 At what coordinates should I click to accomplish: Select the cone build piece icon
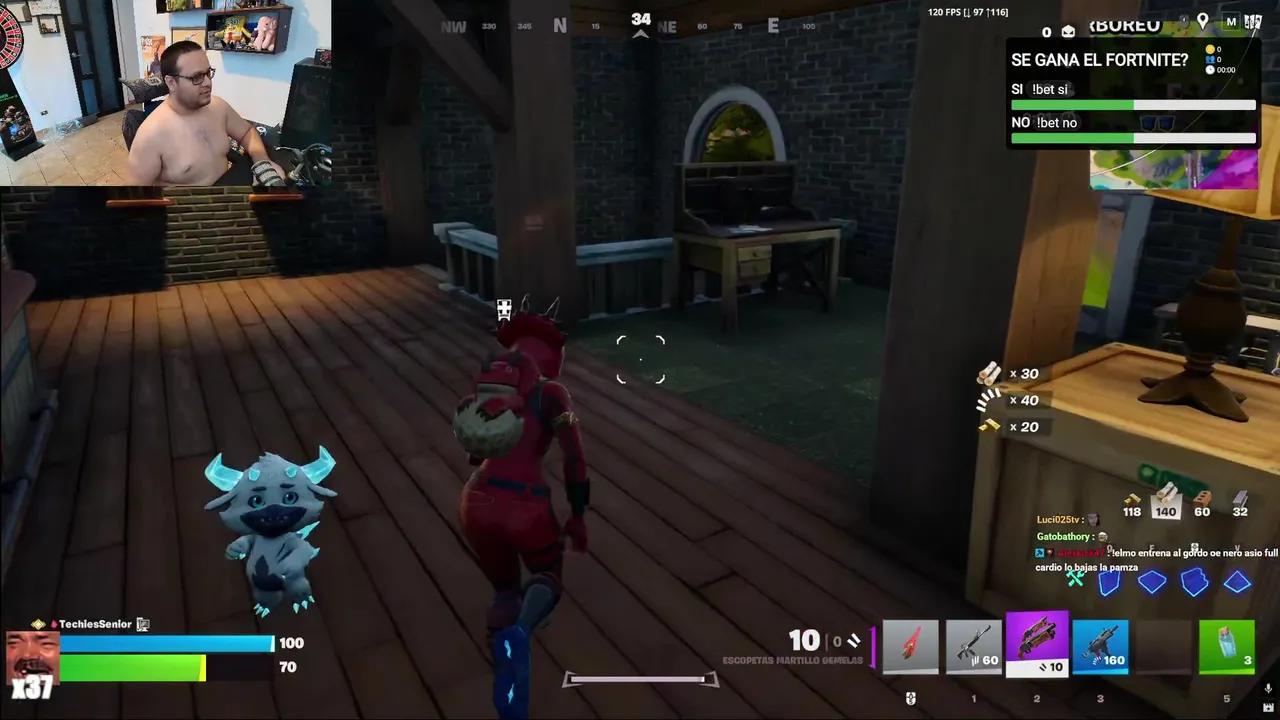(1237, 583)
